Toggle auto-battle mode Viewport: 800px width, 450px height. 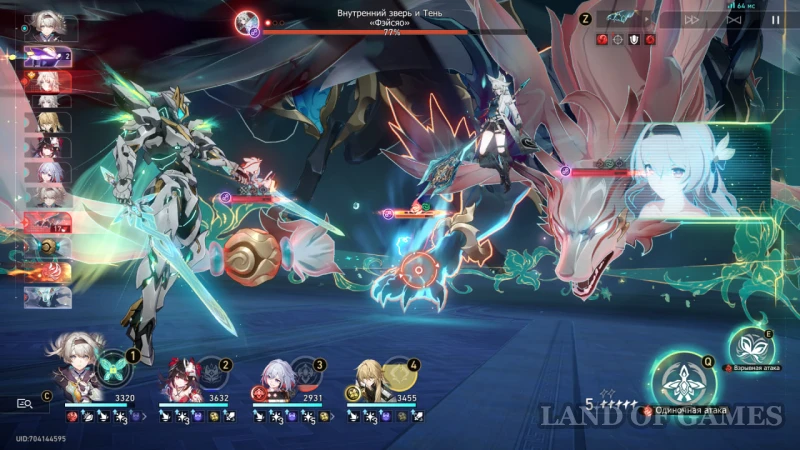735,19
